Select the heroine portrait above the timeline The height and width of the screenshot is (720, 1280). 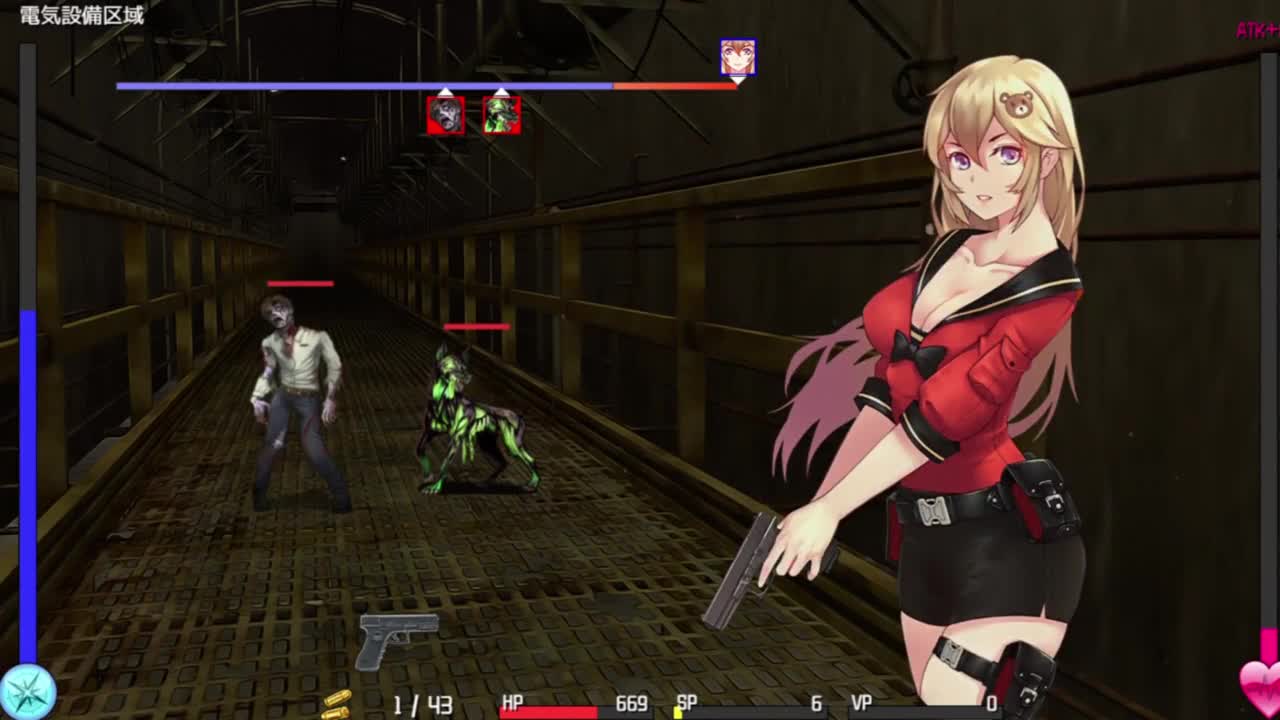[x=738, y=58]
